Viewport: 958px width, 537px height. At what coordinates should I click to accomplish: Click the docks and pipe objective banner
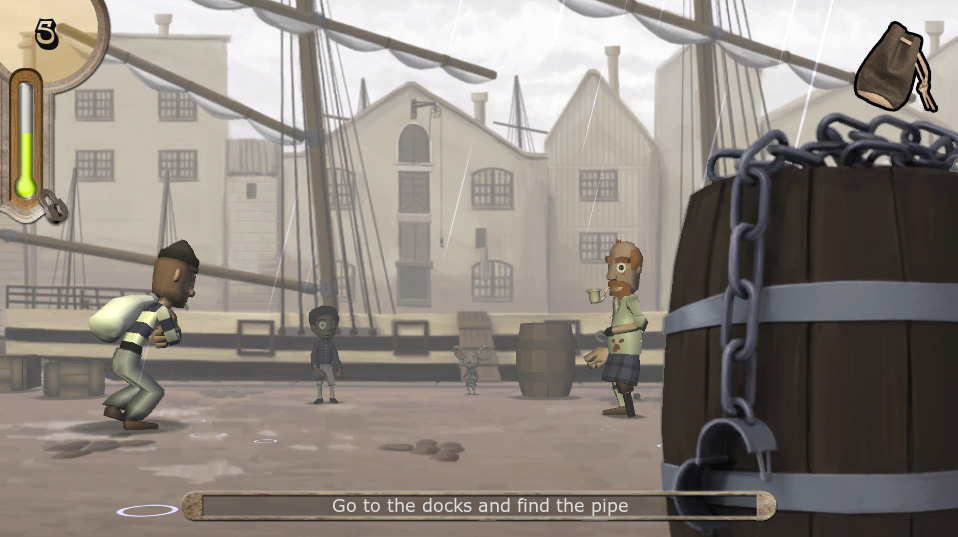(479, 505)
